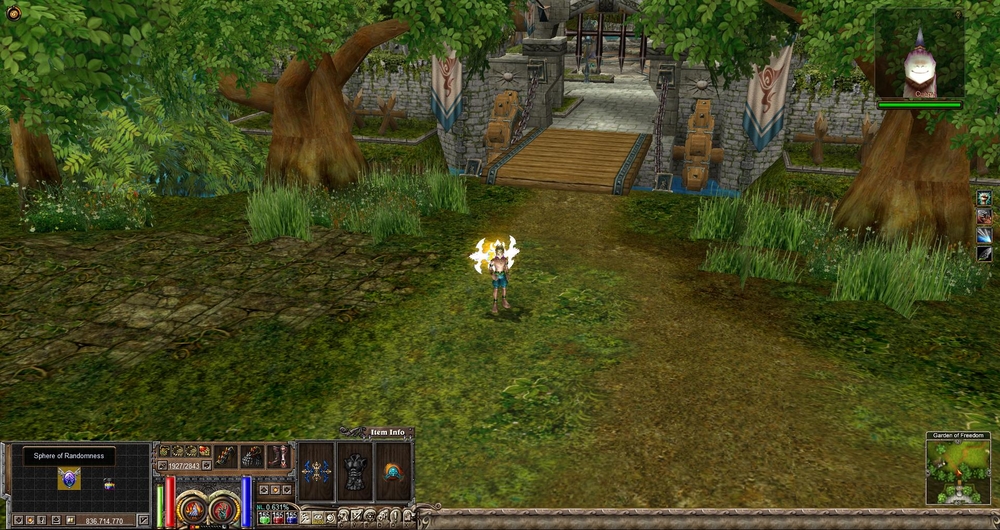Use the green potion quick slot

(x=264, y=518)
